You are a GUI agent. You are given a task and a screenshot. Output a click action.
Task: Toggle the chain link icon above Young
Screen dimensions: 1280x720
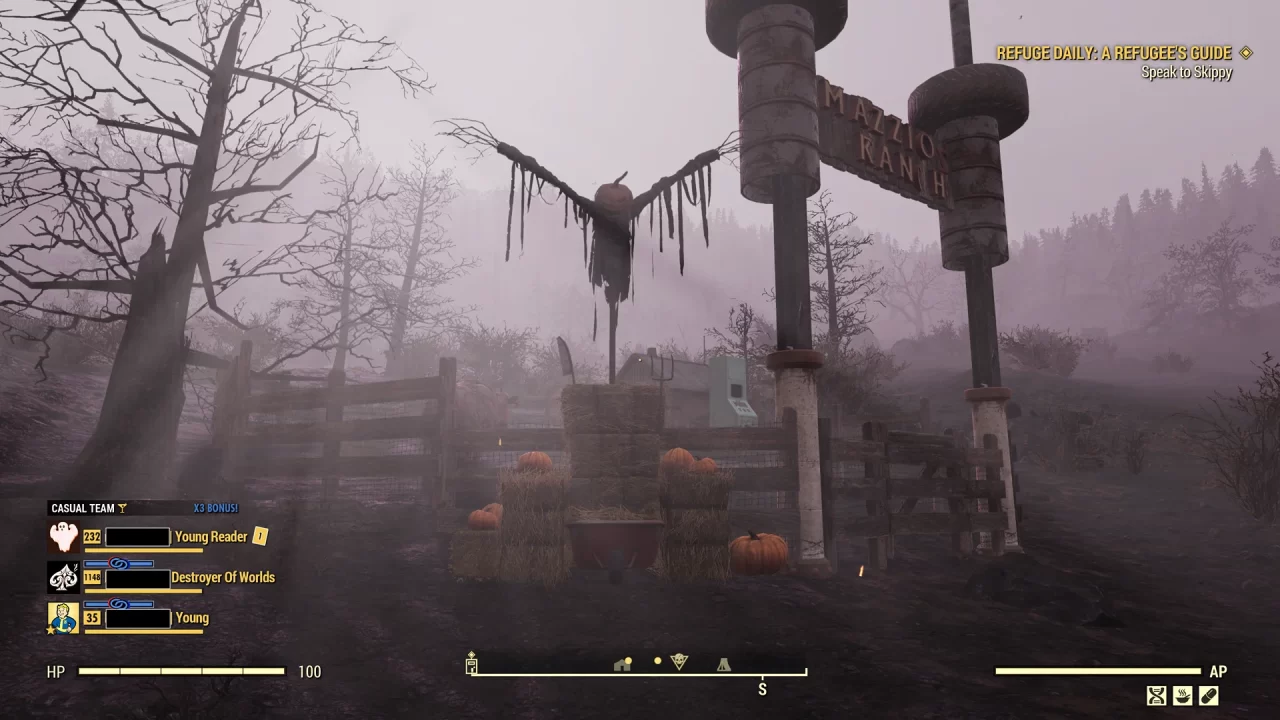(120, 604)
